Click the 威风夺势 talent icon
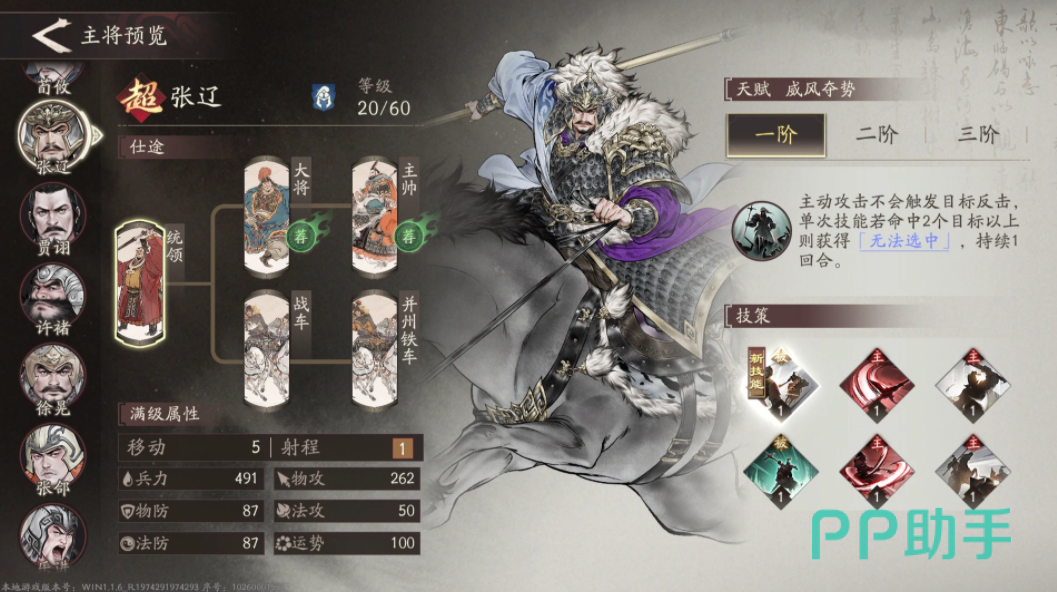The image size is (1057, 592). pos(760,229)
